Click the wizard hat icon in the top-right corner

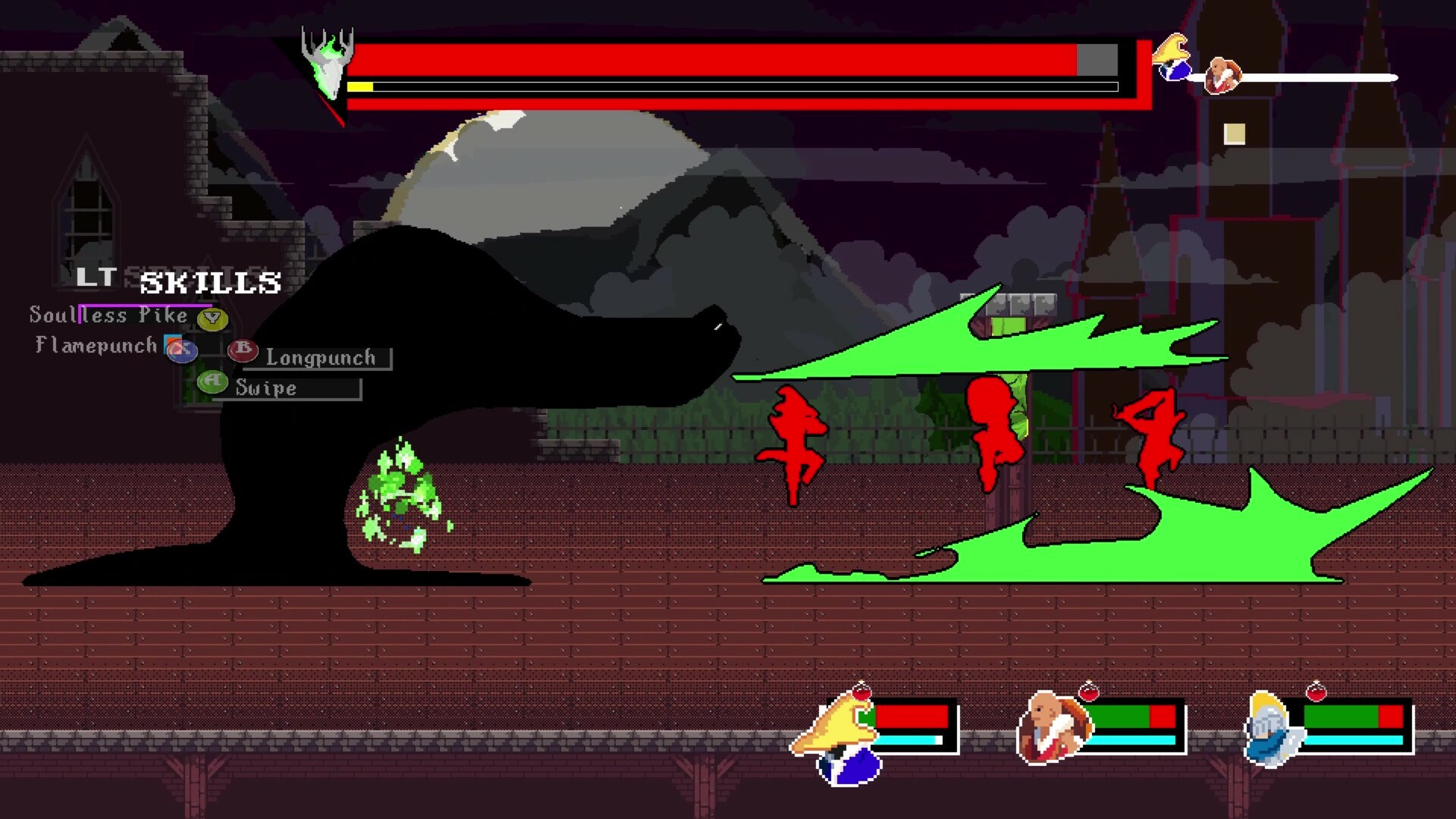pos(1172,57)
